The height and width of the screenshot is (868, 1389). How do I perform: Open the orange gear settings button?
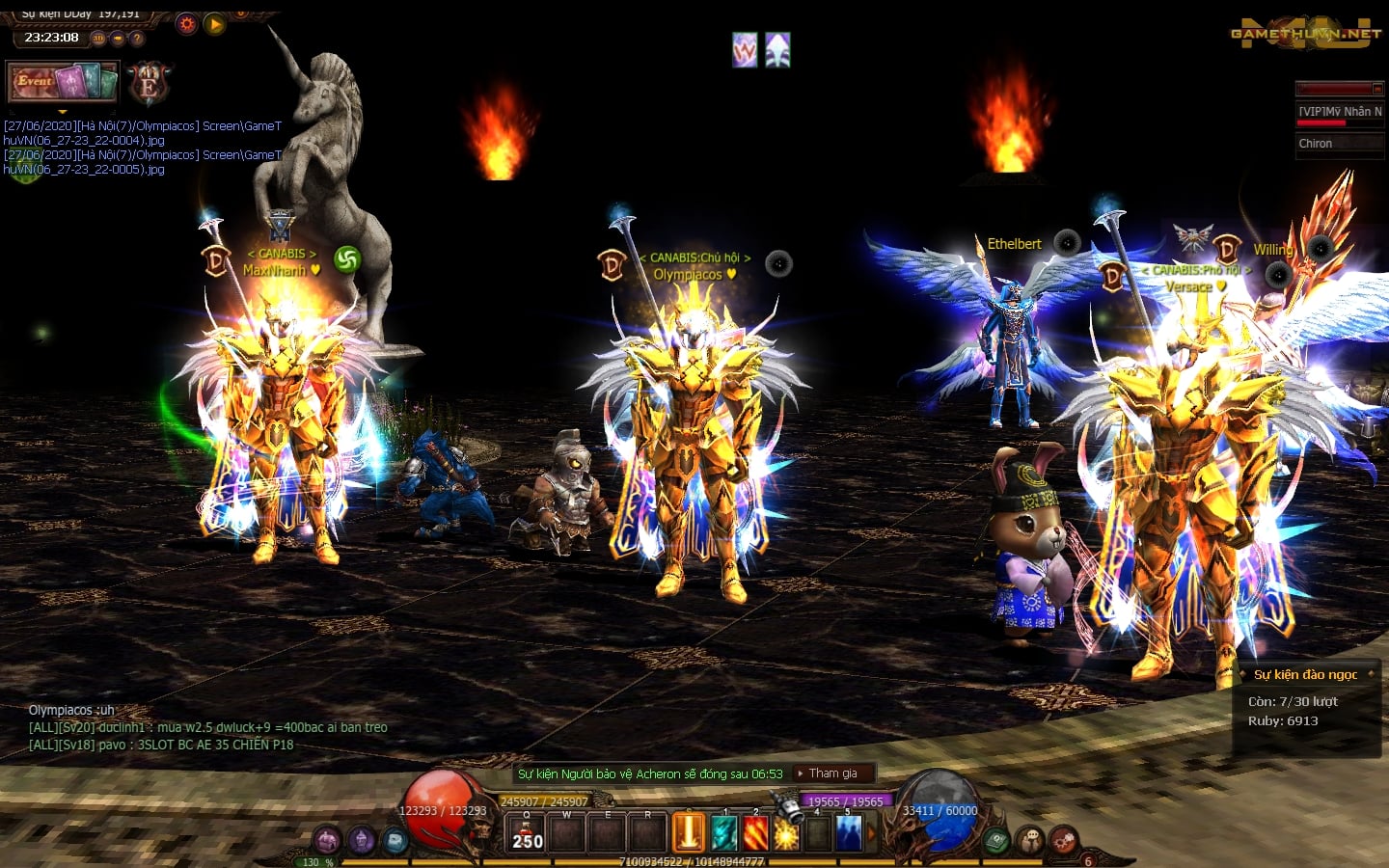[x=187, y=24]
